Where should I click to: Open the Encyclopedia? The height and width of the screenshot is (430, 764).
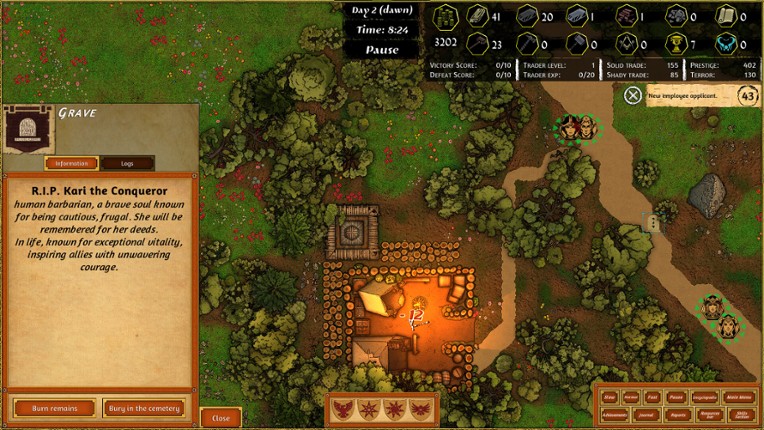click(x=707, y=396)
